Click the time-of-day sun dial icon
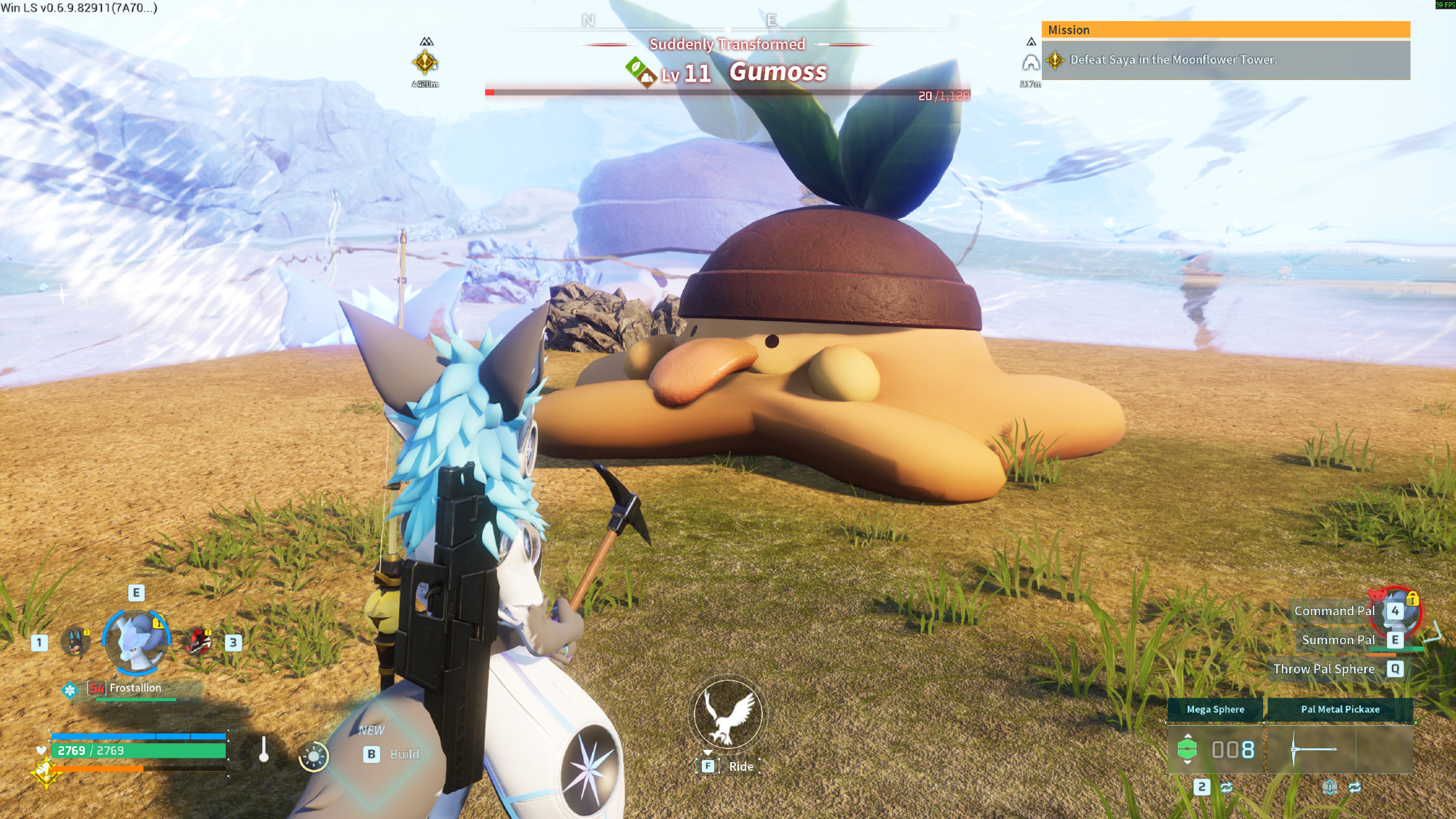The width and height of the screenshot is (1456, 819). pyautogui.click(x=314, y=756)
